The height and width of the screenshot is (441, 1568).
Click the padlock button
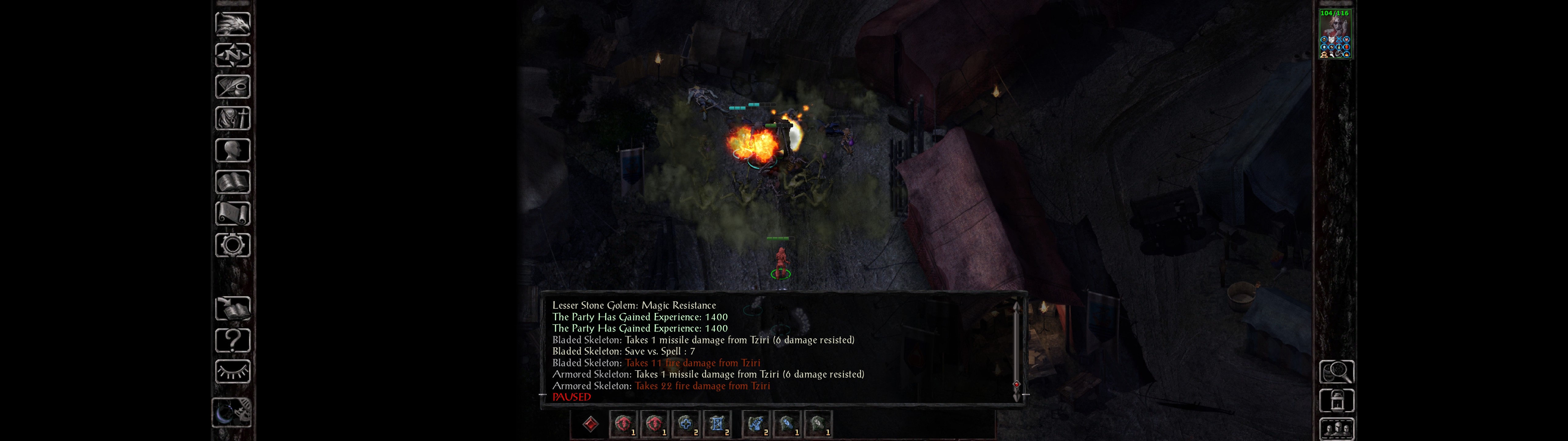click(x=1336, y=401)
